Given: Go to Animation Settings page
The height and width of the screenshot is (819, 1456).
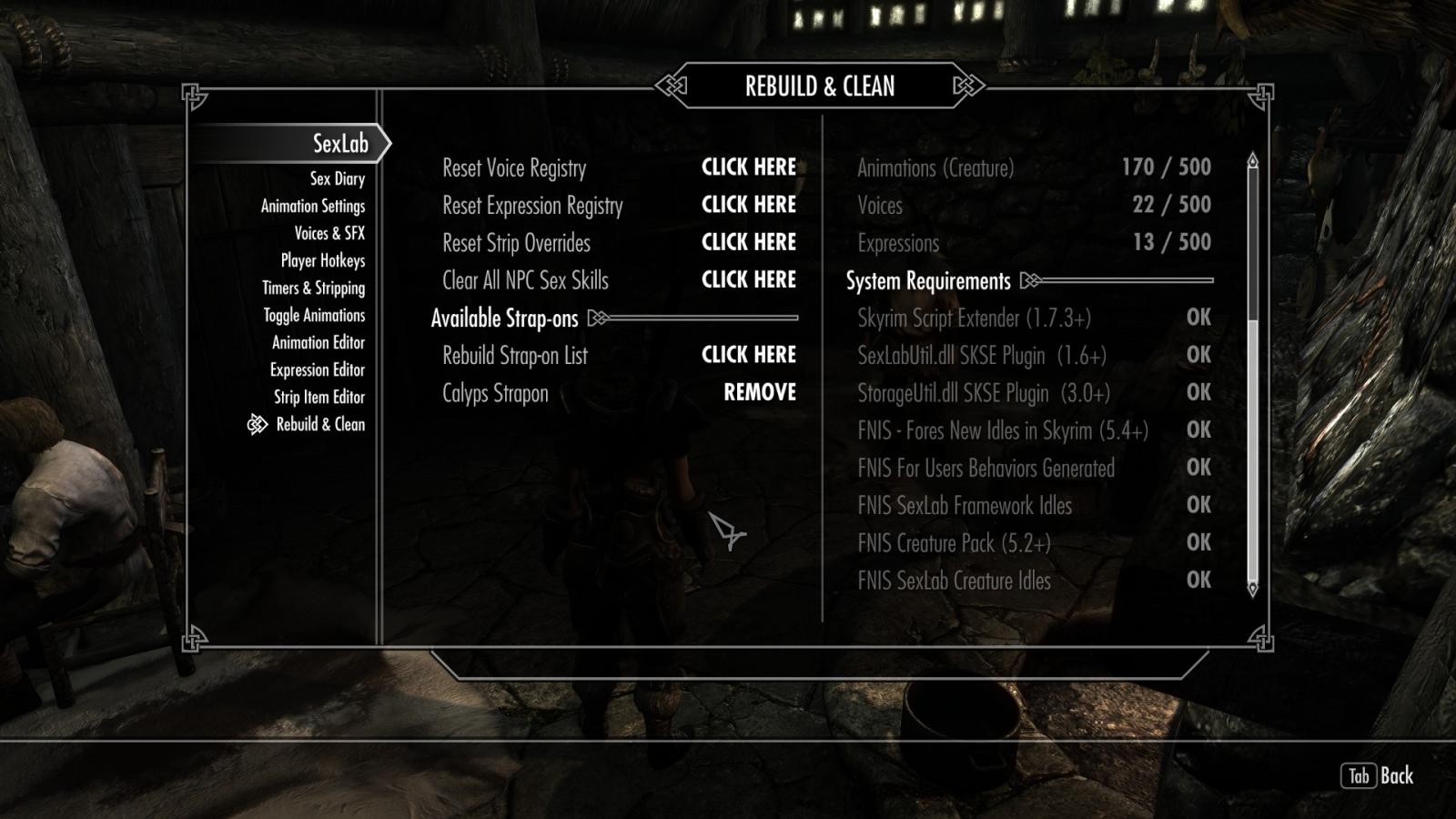Looking at the screenshot, I should pyautogui.click(x=312, y=207).
